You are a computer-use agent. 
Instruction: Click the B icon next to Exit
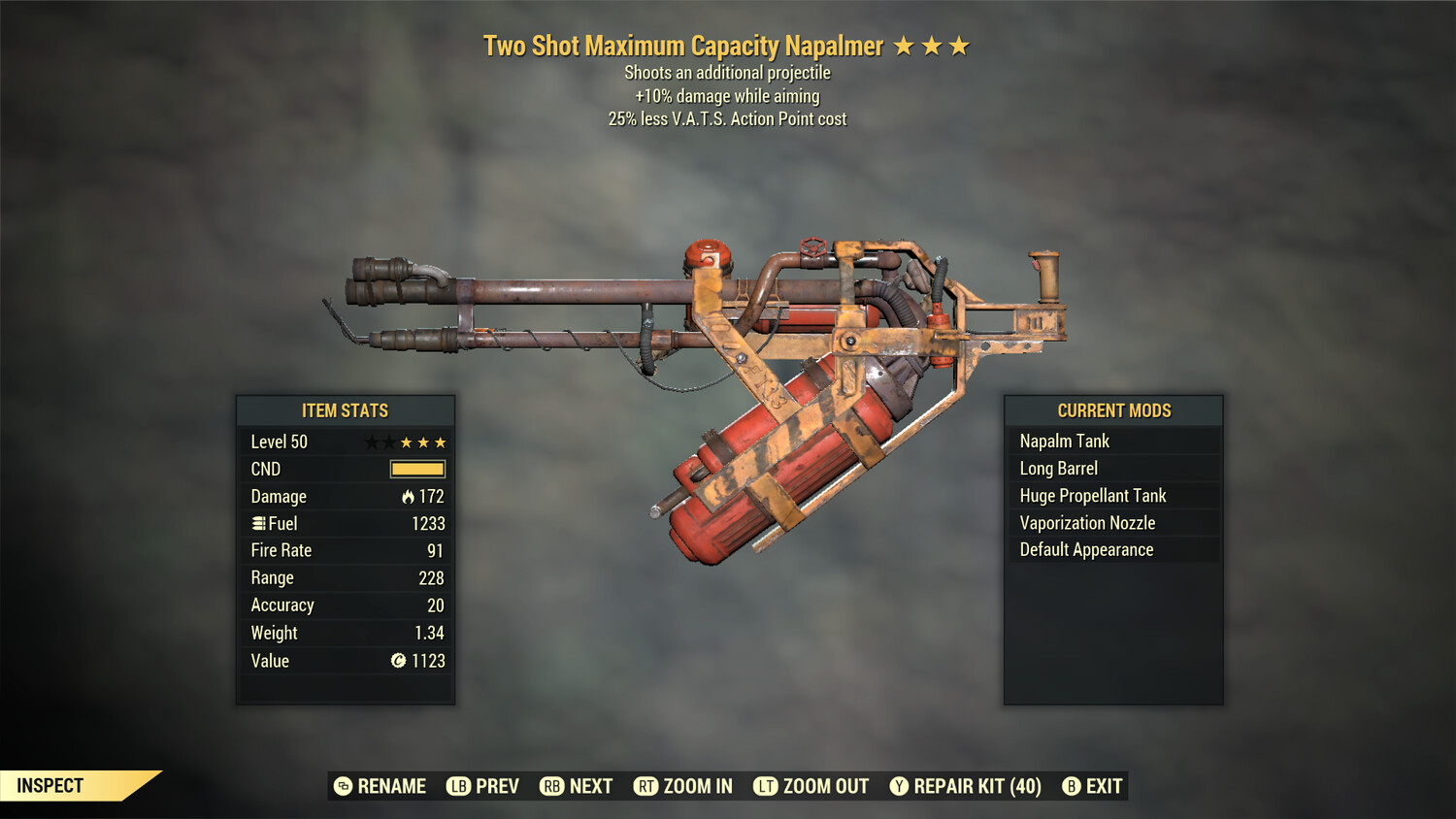1072,786
